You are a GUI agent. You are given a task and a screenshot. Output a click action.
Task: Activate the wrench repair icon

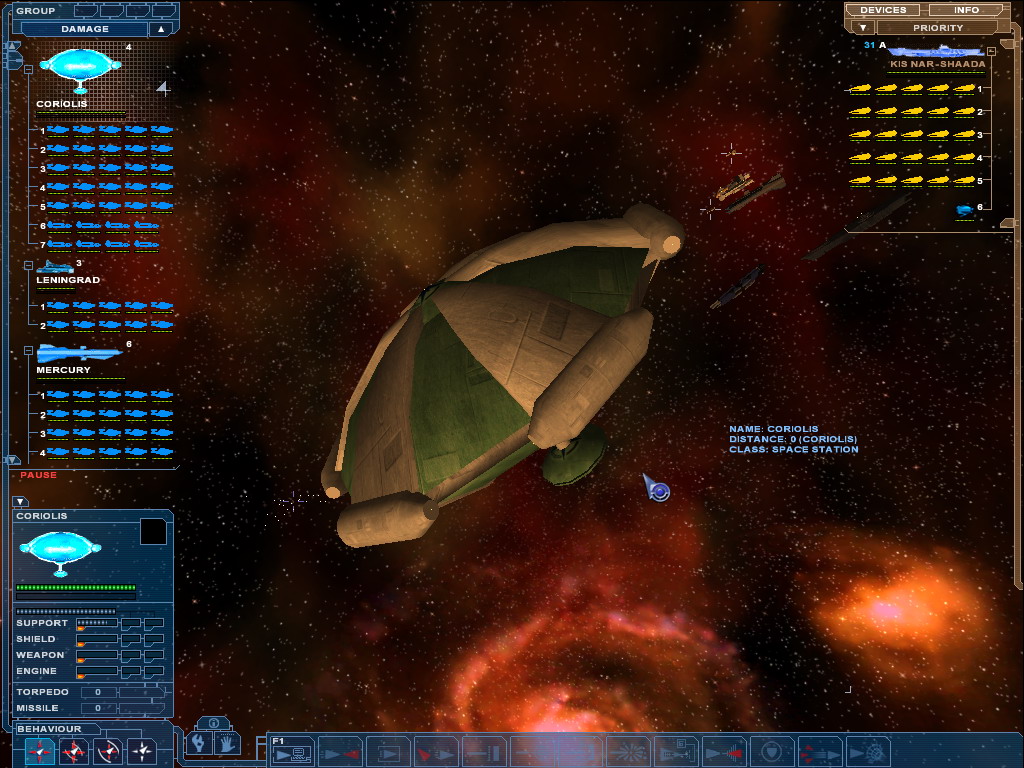click(x=199, y=744)
